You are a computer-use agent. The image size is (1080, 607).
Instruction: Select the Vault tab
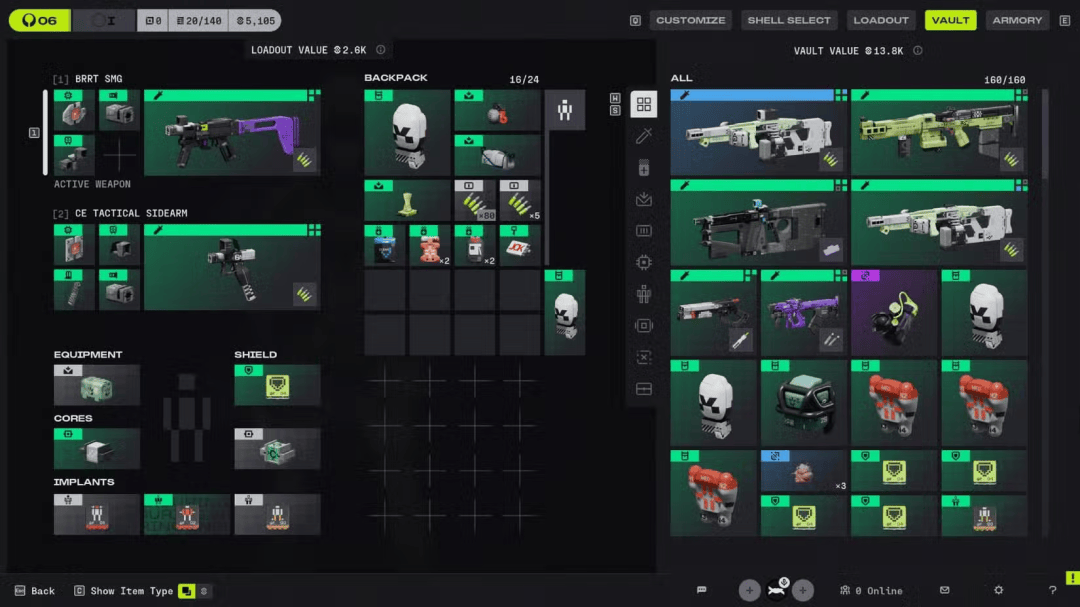pos(950,20)
